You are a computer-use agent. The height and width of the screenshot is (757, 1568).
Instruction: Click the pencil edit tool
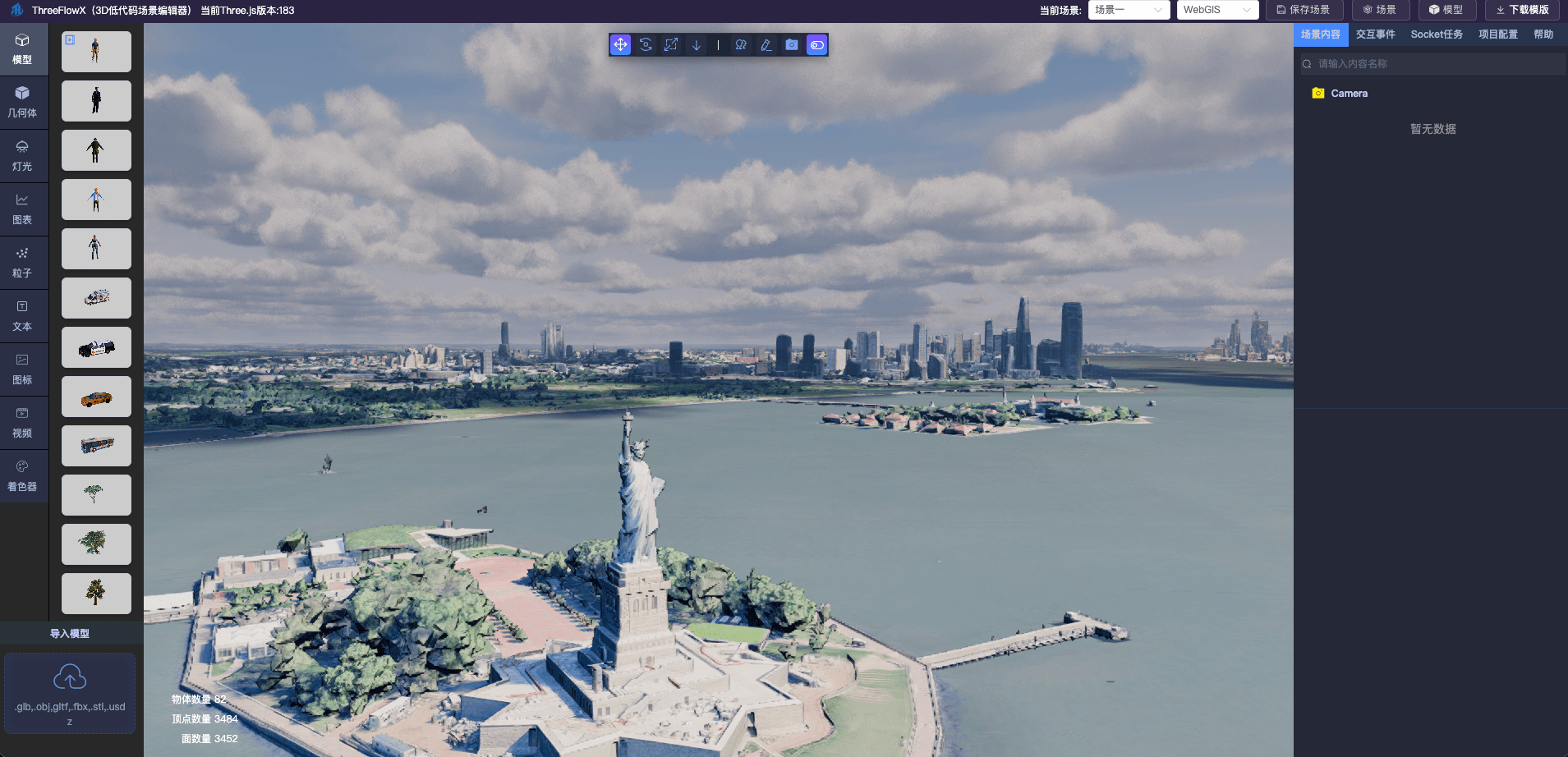pyautogui.click(x=766, y=45)
